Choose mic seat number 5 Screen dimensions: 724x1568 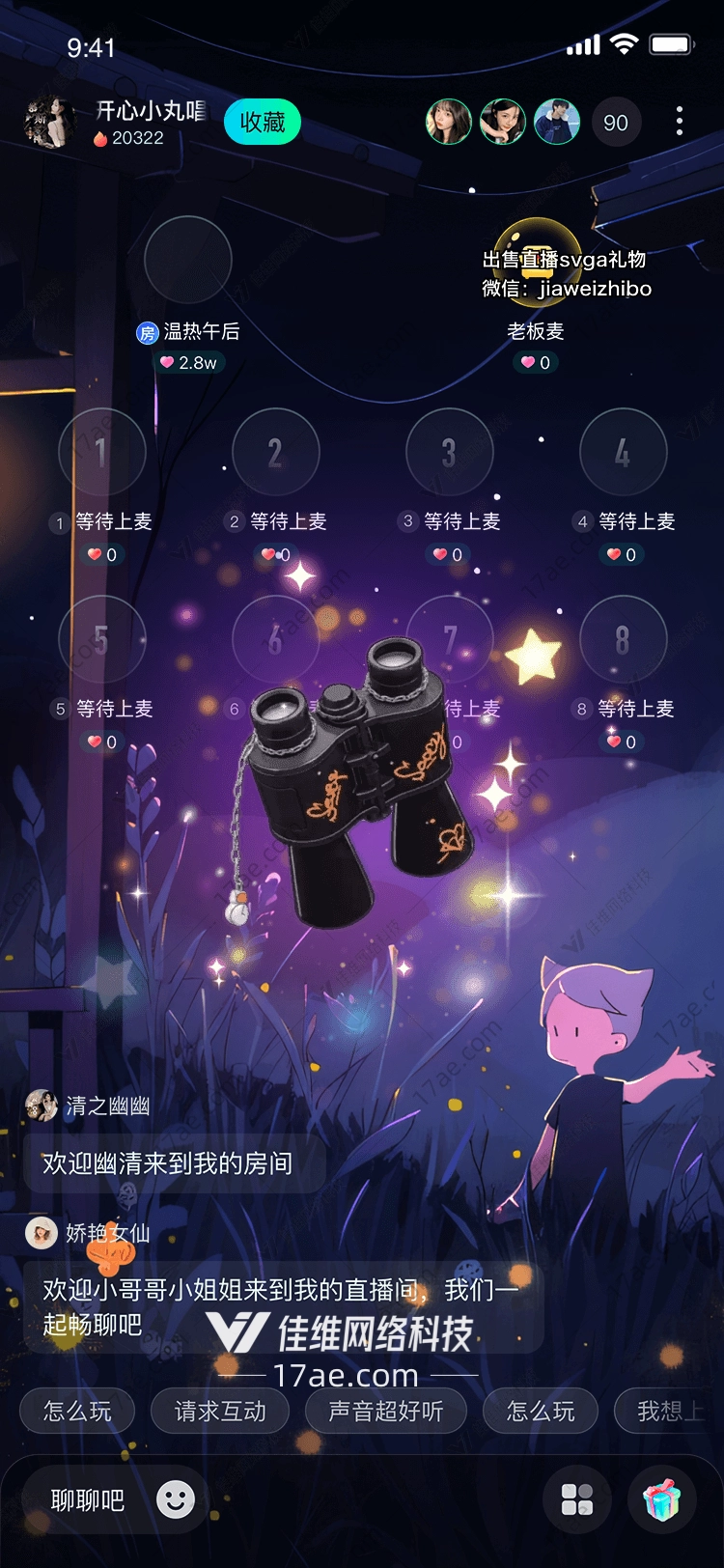pyautogui.click(x=101, y=638)
